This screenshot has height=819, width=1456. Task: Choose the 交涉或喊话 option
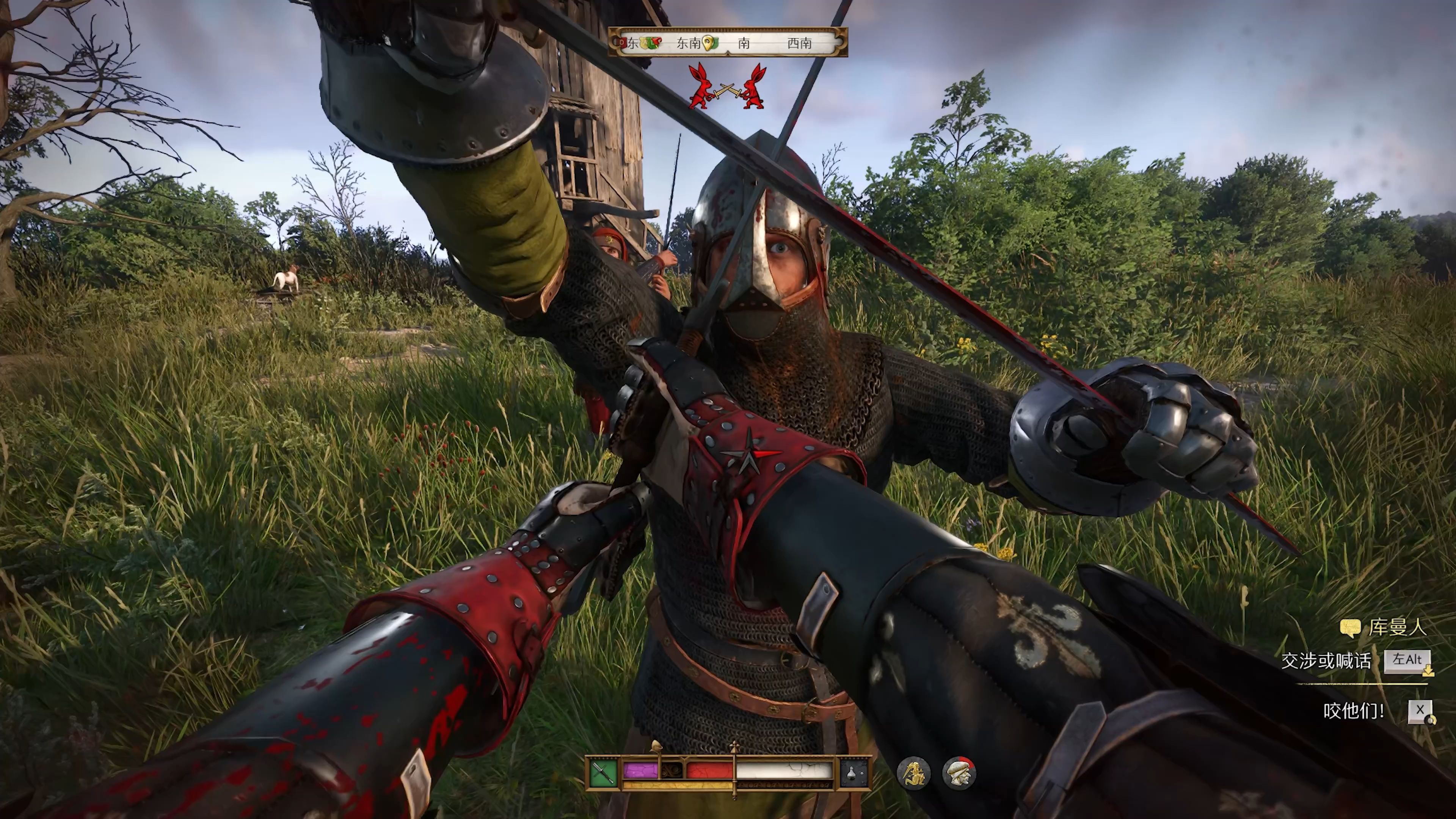tap(1326, 661)
